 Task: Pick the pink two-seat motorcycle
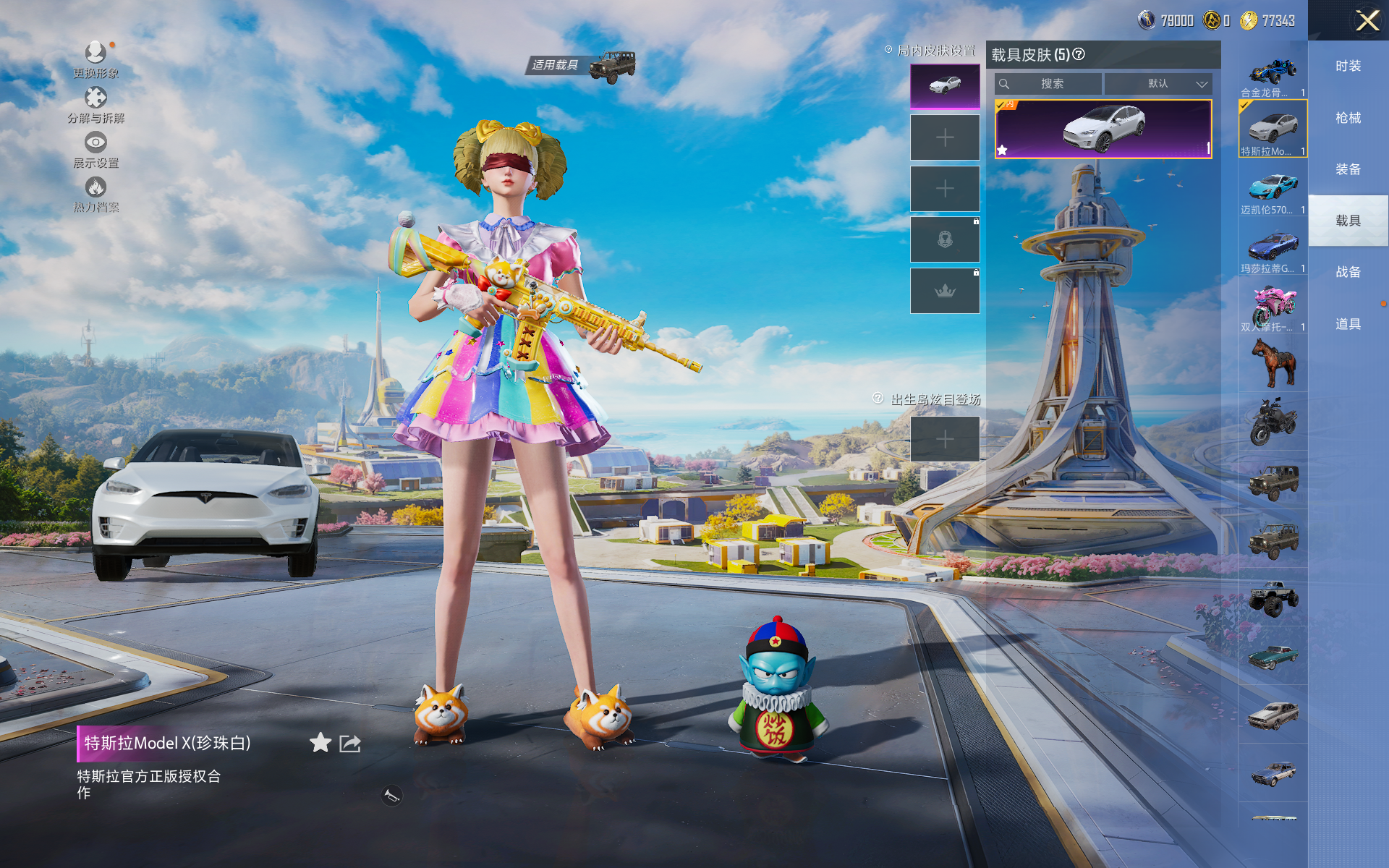click(1273, 307)
